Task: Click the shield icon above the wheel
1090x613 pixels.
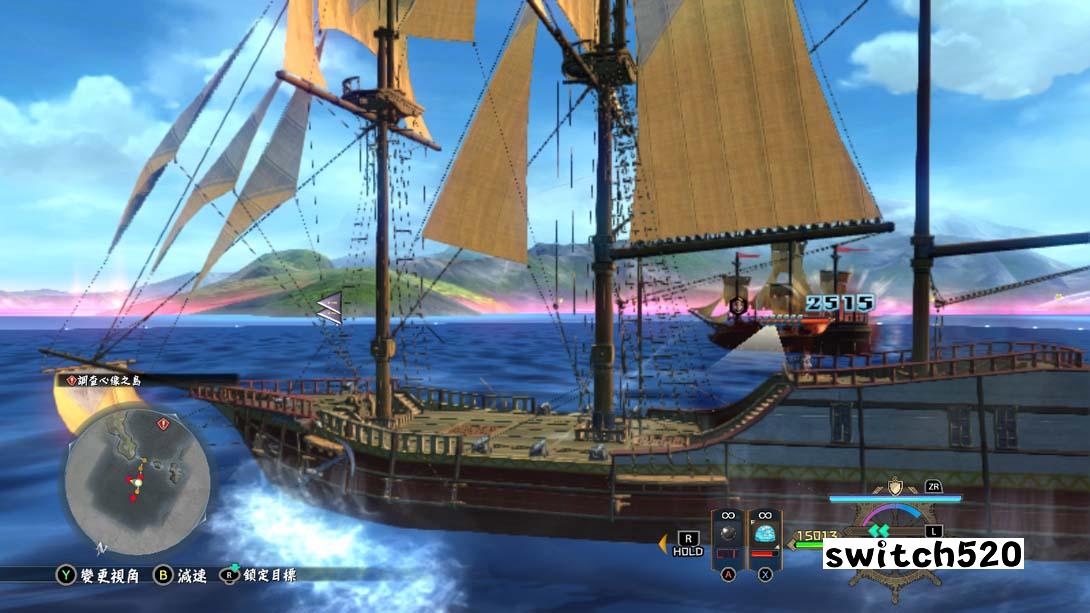Action: [893, 486]
